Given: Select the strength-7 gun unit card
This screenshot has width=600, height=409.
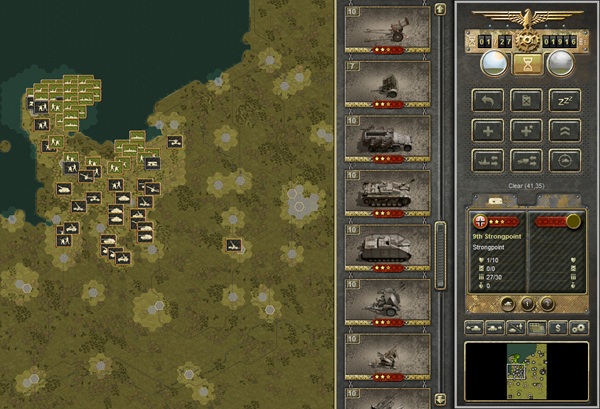Looking at the screenshot, I should [387, 86].
